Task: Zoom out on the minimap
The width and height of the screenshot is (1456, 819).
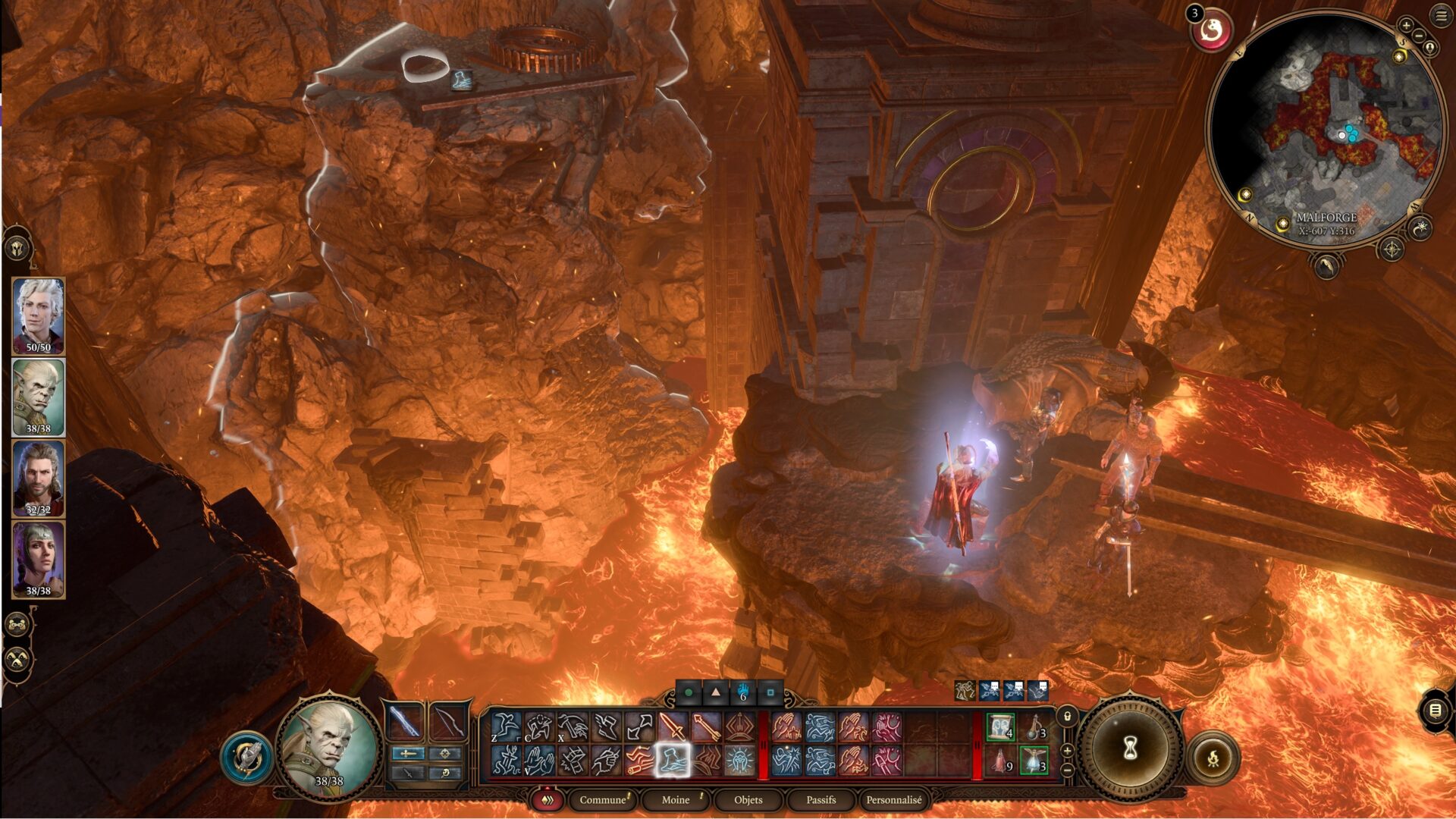Action: pyautogui.click(x=1419, y=37)
